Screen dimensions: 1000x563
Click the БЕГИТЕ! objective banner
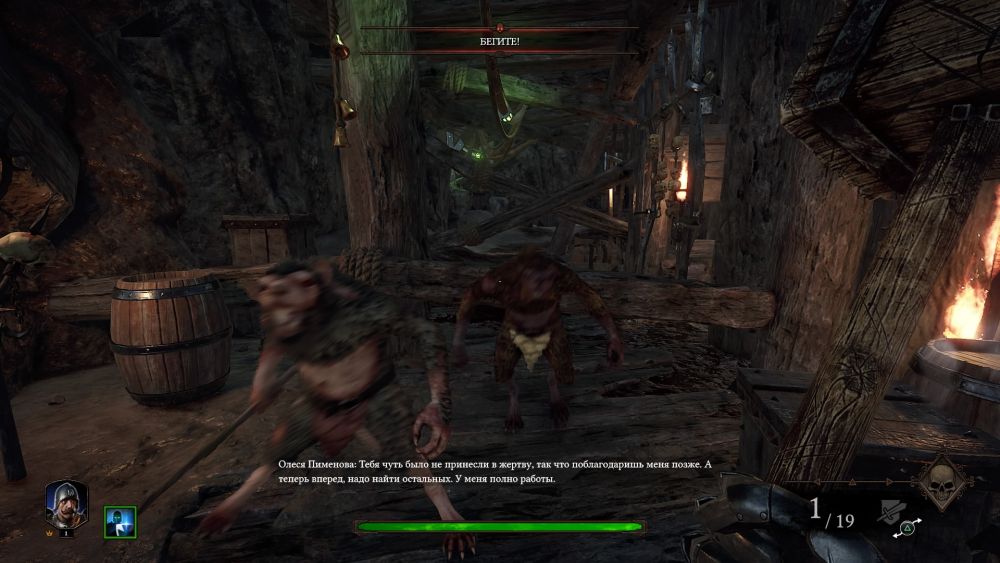499,41
